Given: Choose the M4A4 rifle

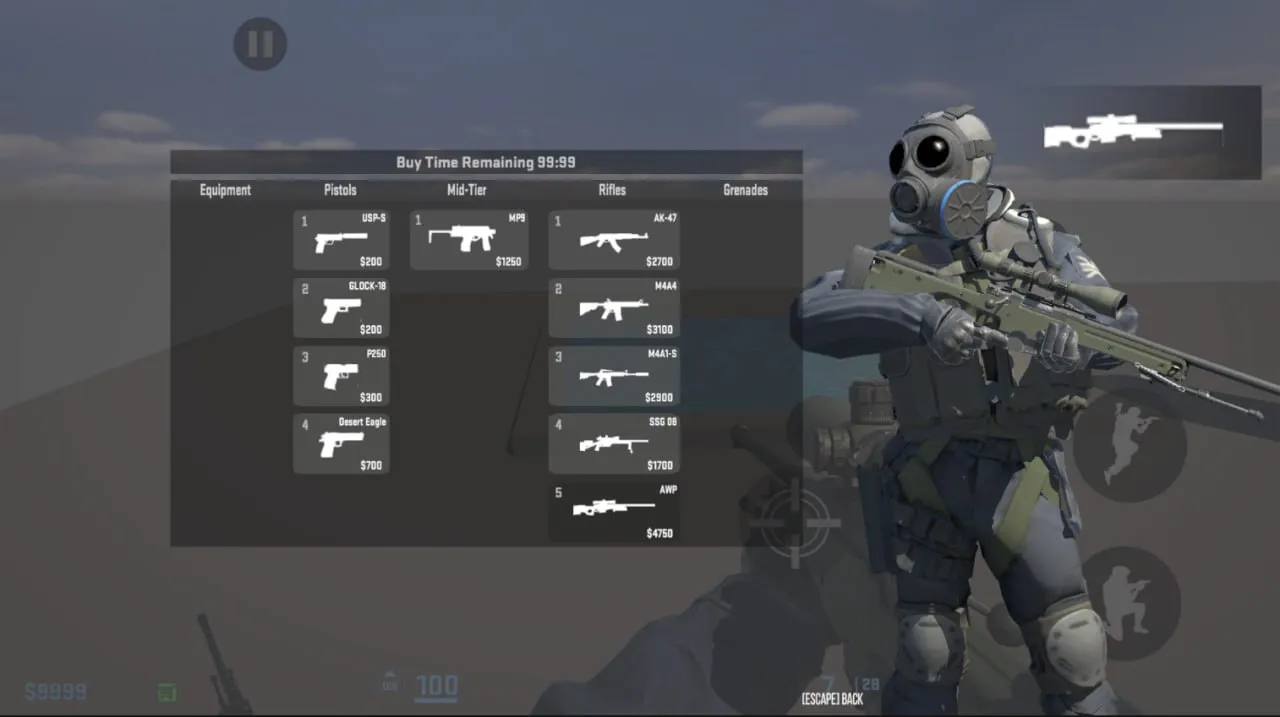Looking at the screenshot, I should pos(614,309).
